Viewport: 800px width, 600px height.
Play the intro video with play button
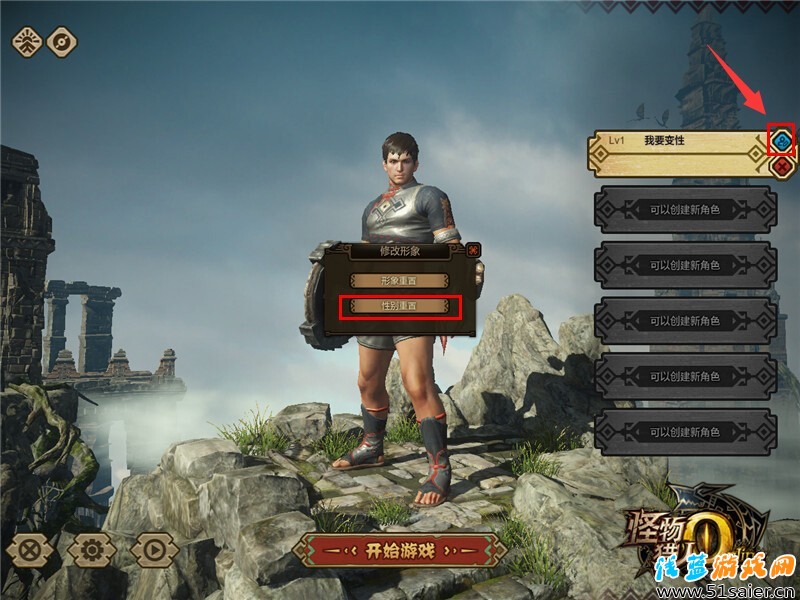(154, 549)
